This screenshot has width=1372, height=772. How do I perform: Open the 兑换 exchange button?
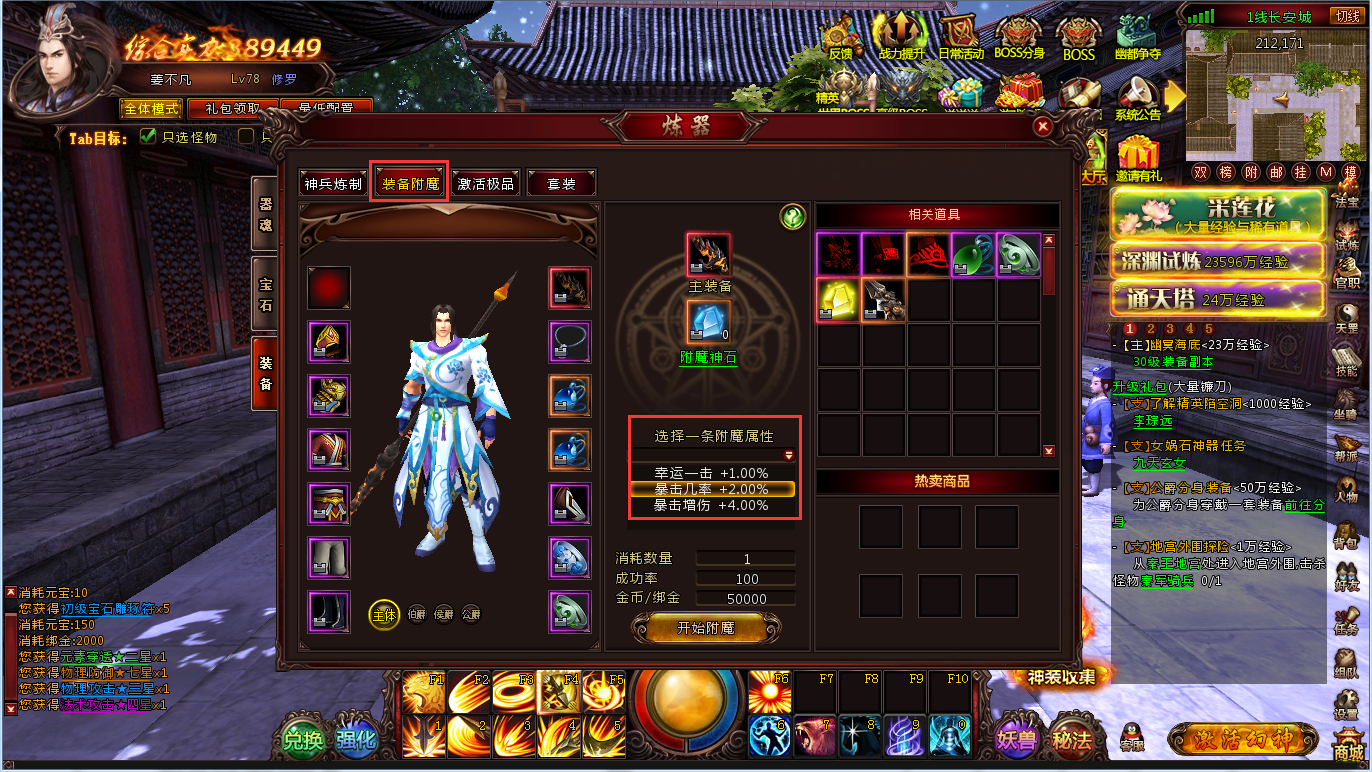click(x=303, y=741)
